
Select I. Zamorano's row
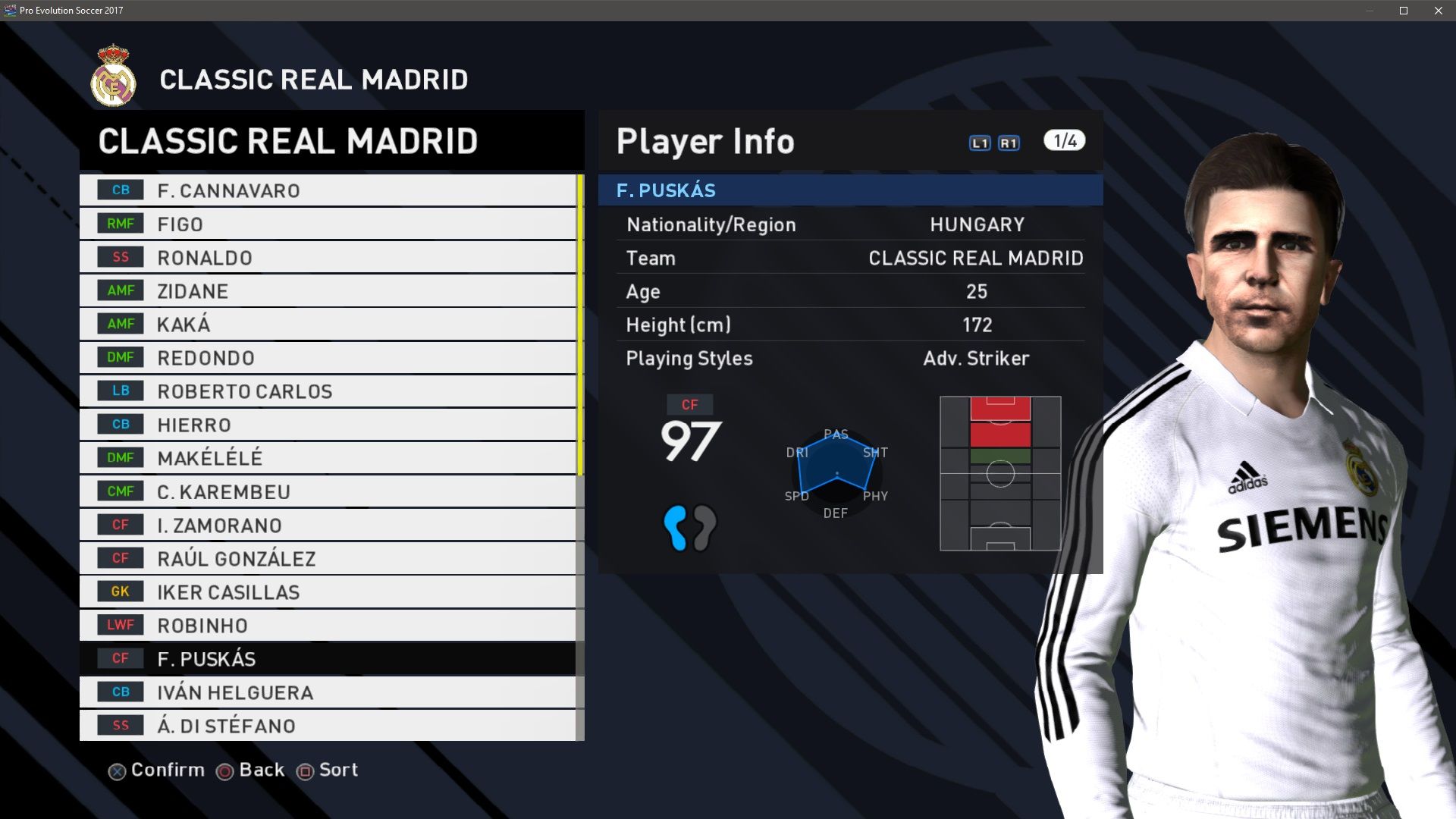click(328, 525)
